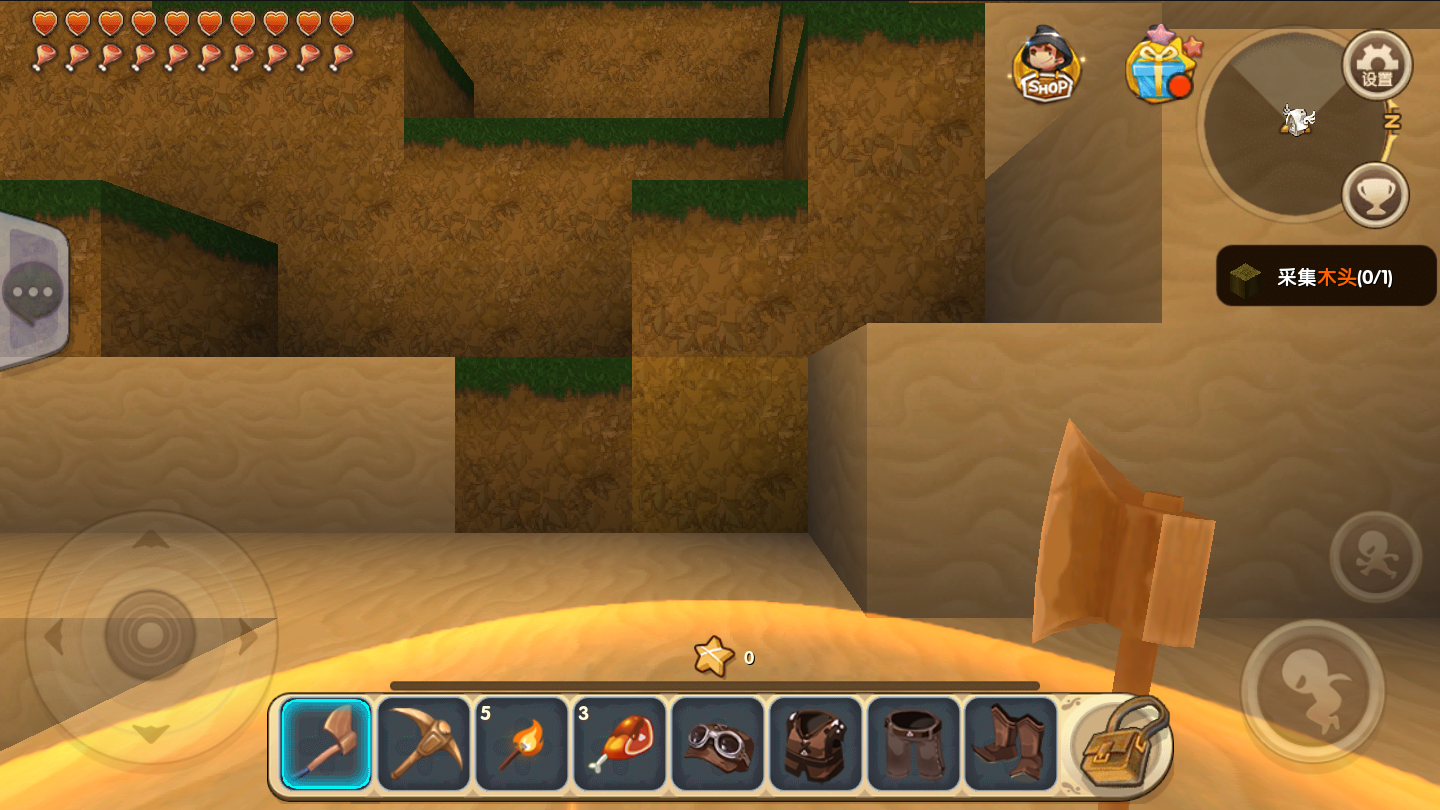1440x810 pixels.
Task: Select the leather chest armor slot
Action: [x=816, y=744]
